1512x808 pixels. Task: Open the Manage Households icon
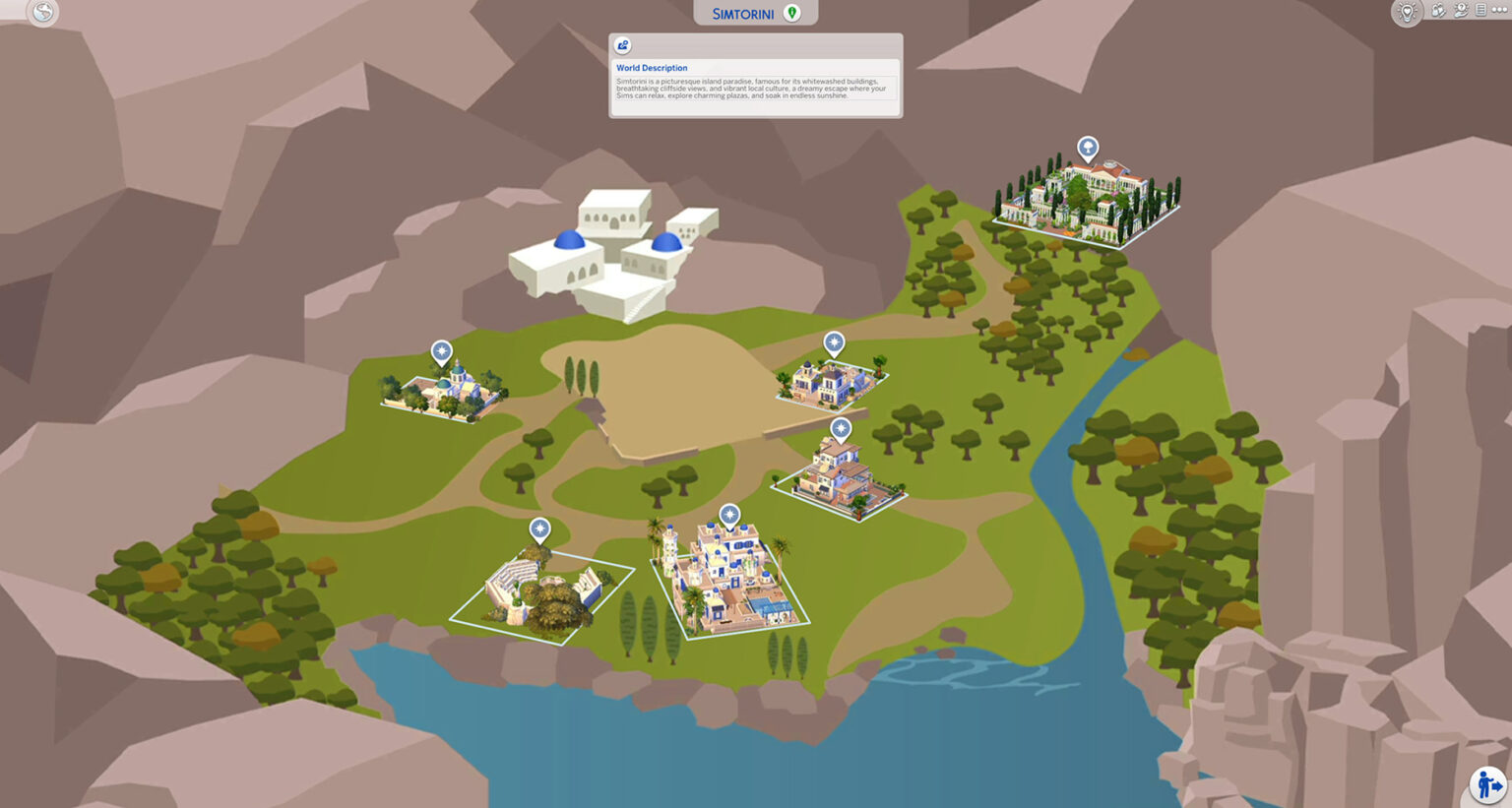point(1438,12)
